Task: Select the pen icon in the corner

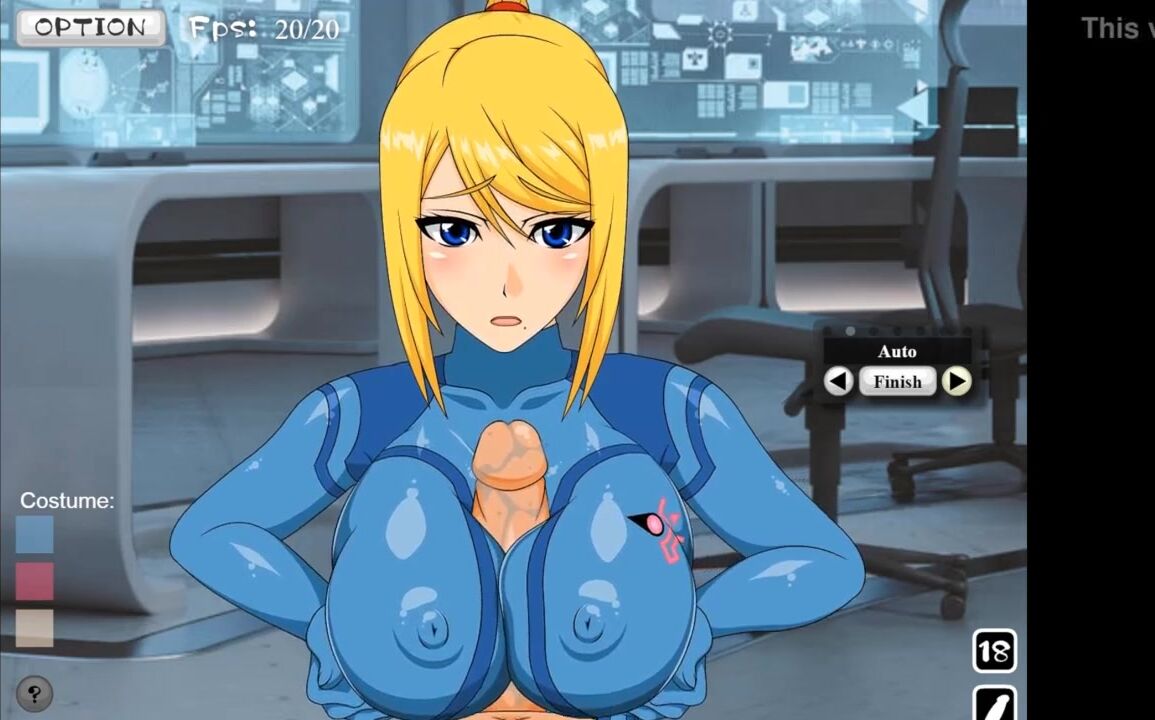Action: pyautogui.click(x=994, y=703)
